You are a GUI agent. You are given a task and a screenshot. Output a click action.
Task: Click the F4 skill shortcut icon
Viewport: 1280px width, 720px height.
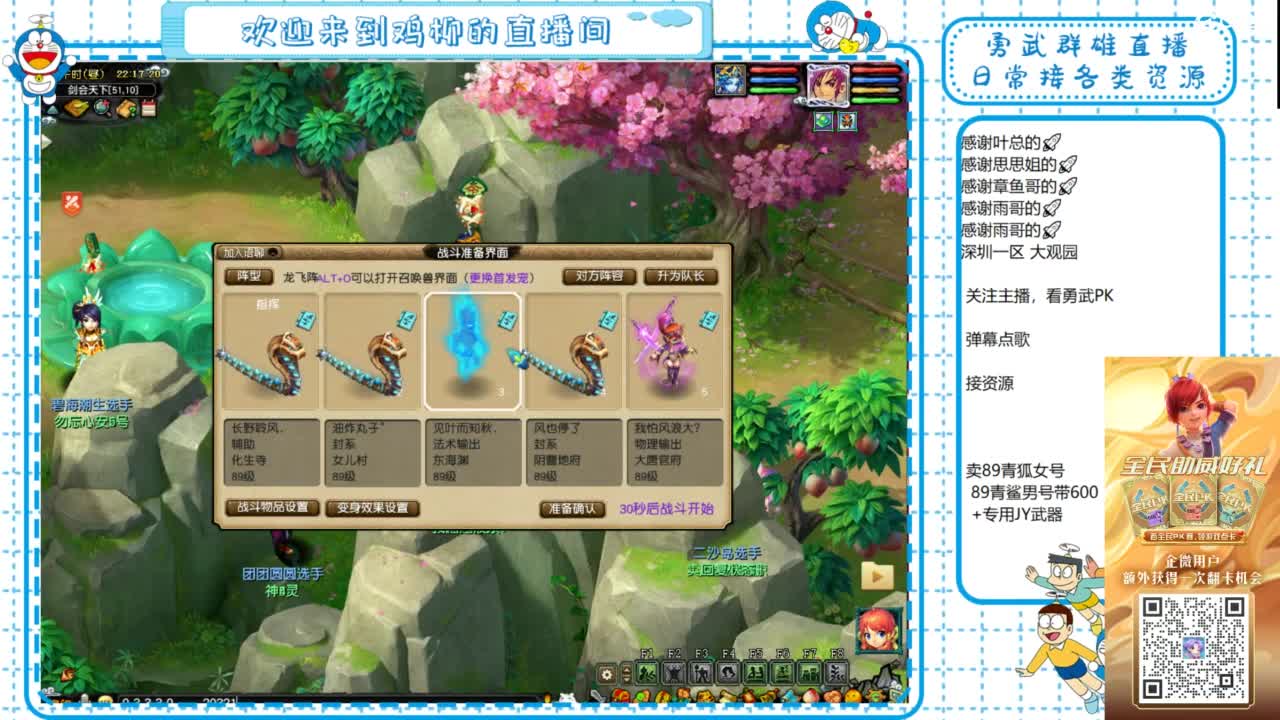pyautogui.click(x=728, y=671)
